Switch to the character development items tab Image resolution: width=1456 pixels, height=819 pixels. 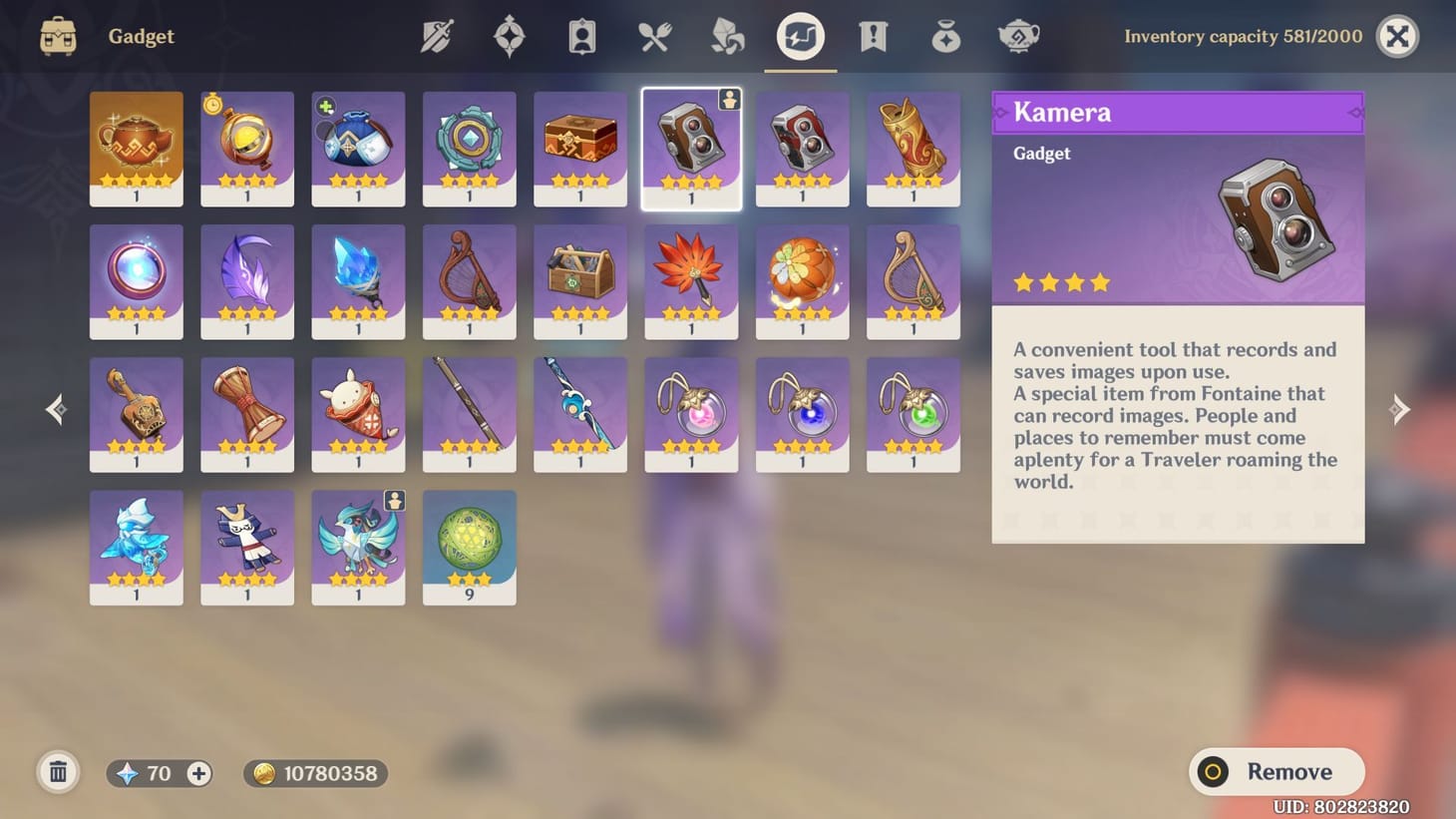[580, 36]
